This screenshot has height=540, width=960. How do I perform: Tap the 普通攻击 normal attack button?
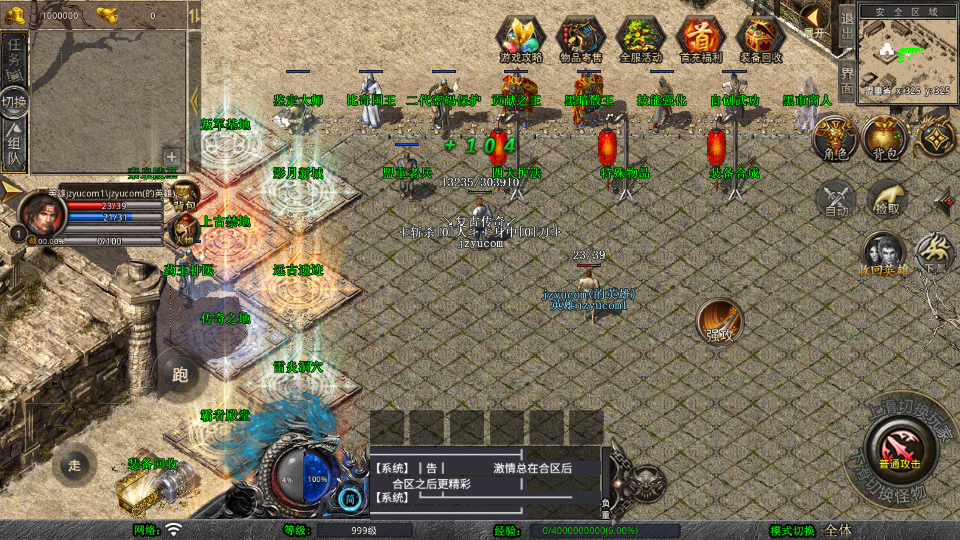click(x=900, y=447)
